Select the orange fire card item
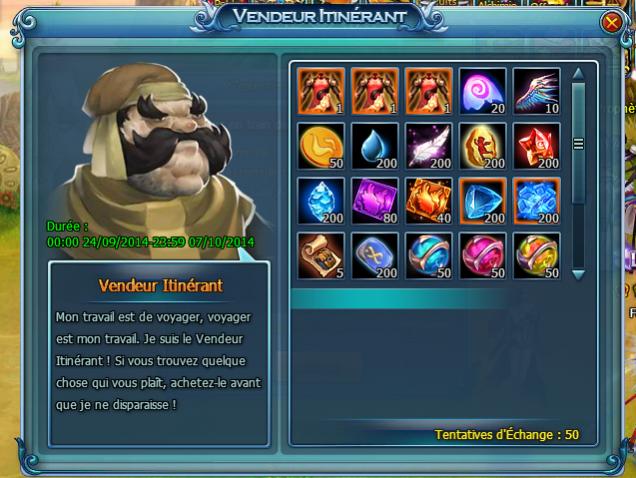636x478 pixels. [x=429, y=200]
